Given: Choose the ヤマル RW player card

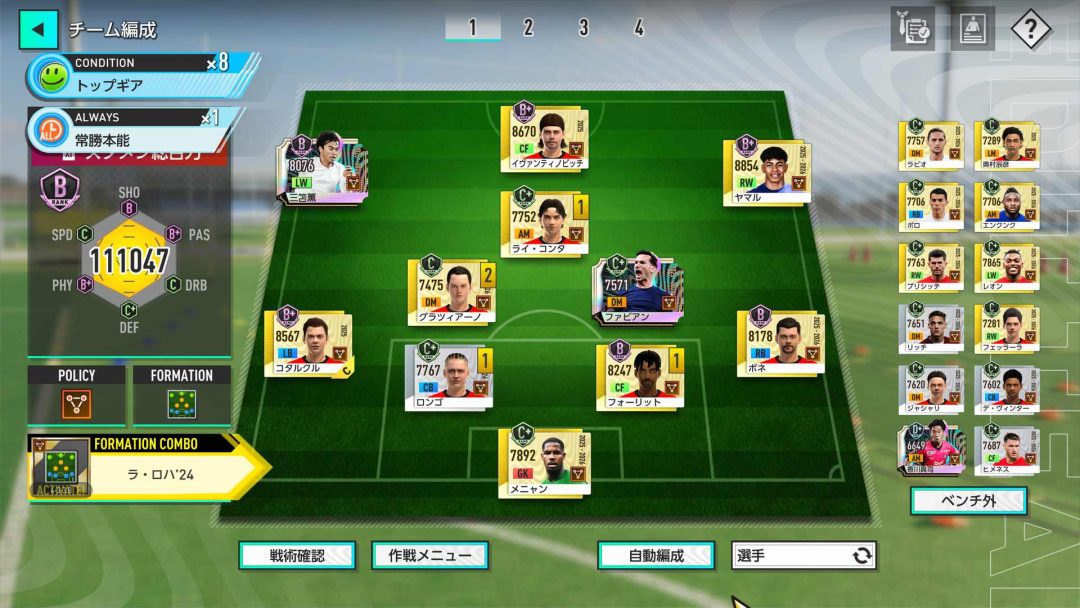Looking at the screenshot, I should click(x=768, y=172).
